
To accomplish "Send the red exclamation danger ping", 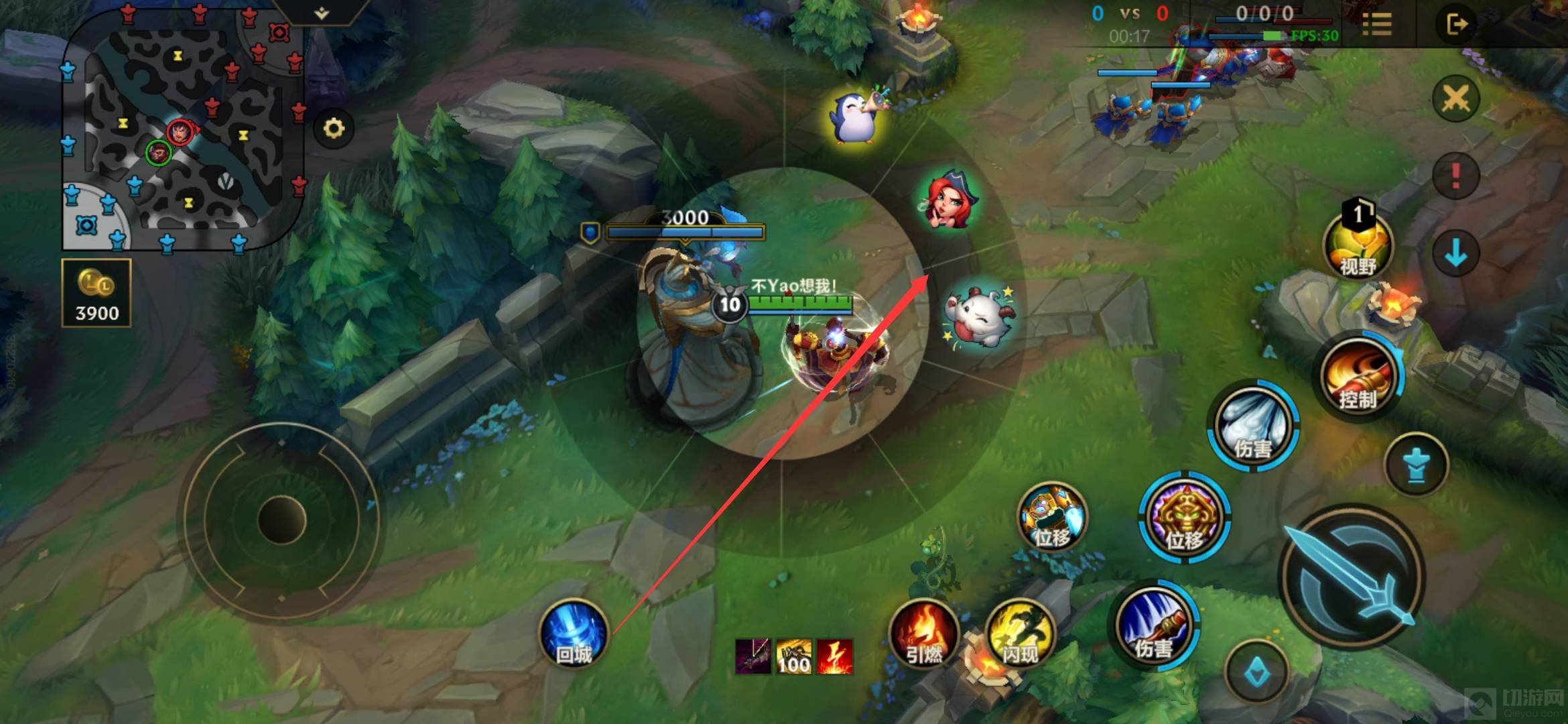I will tap(1455, 176).
